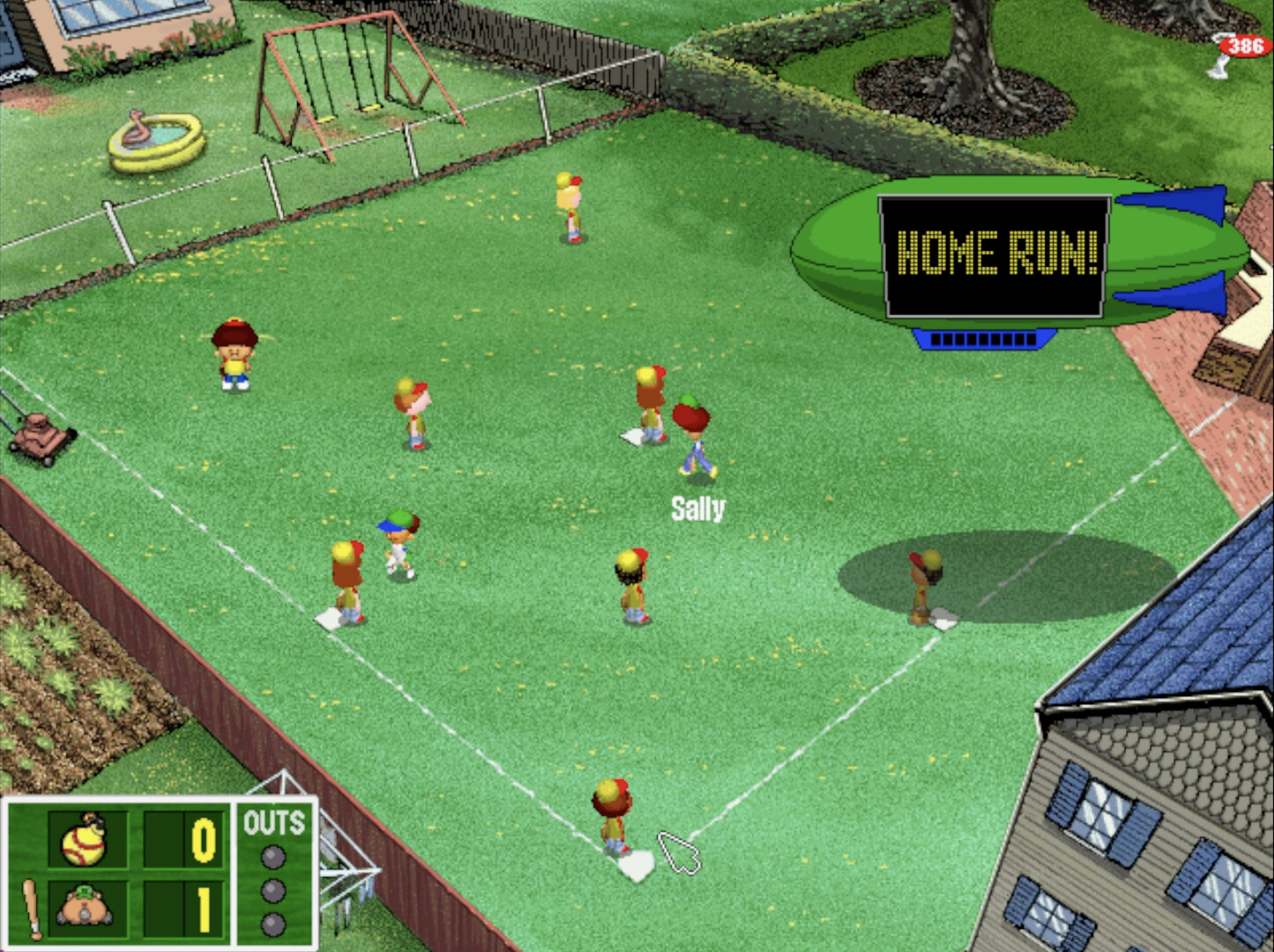The image size is (1274, 952).
Task: Select the OUTS panel header
Action: (x=274, y=822)
